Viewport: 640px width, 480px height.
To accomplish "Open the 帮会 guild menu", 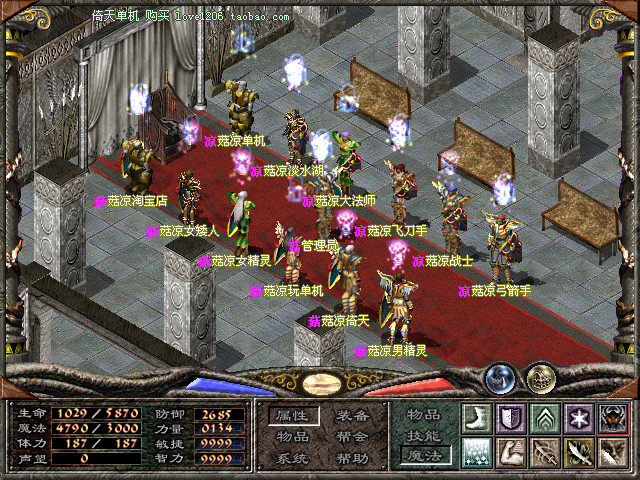I will click(x=352, y=436).
